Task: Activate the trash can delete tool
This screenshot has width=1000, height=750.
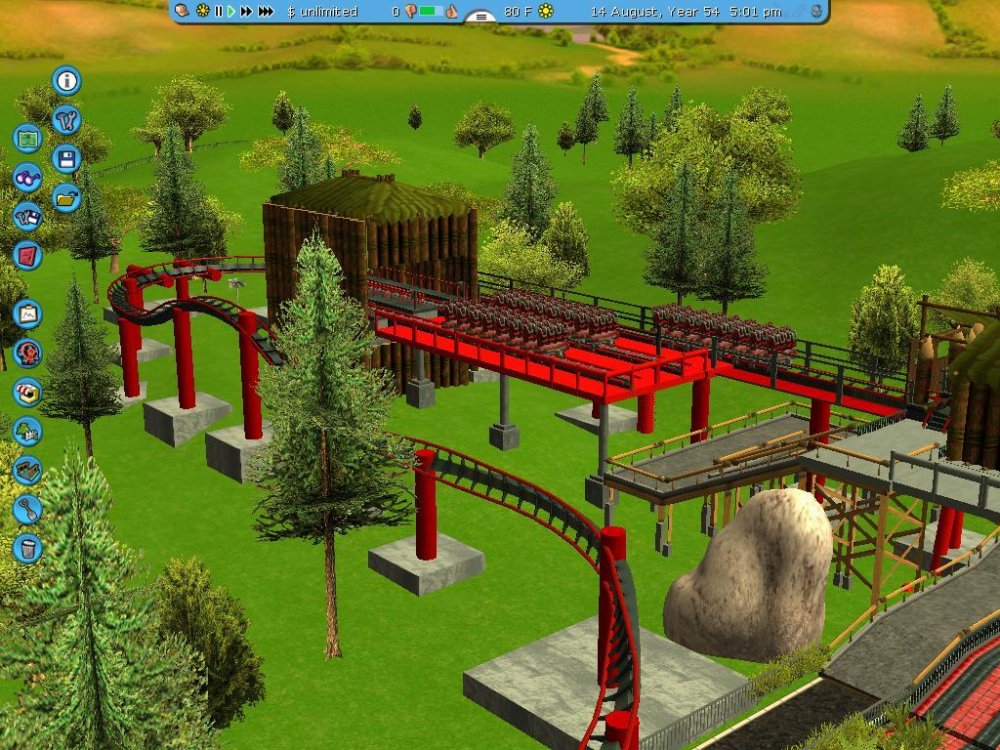Action: pyautogui.click(x=27, y=548)
